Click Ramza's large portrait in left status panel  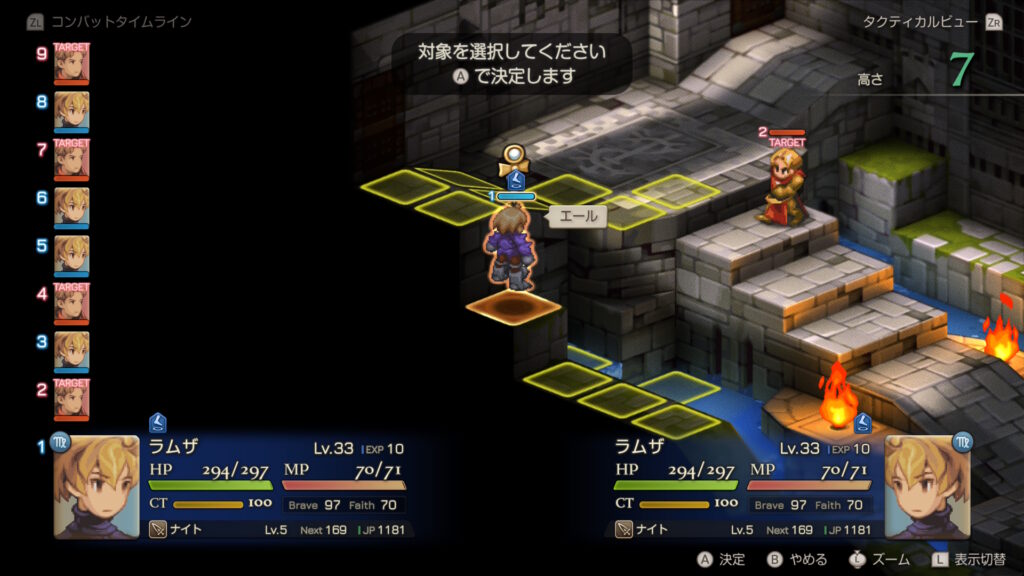tap(96, 486)
